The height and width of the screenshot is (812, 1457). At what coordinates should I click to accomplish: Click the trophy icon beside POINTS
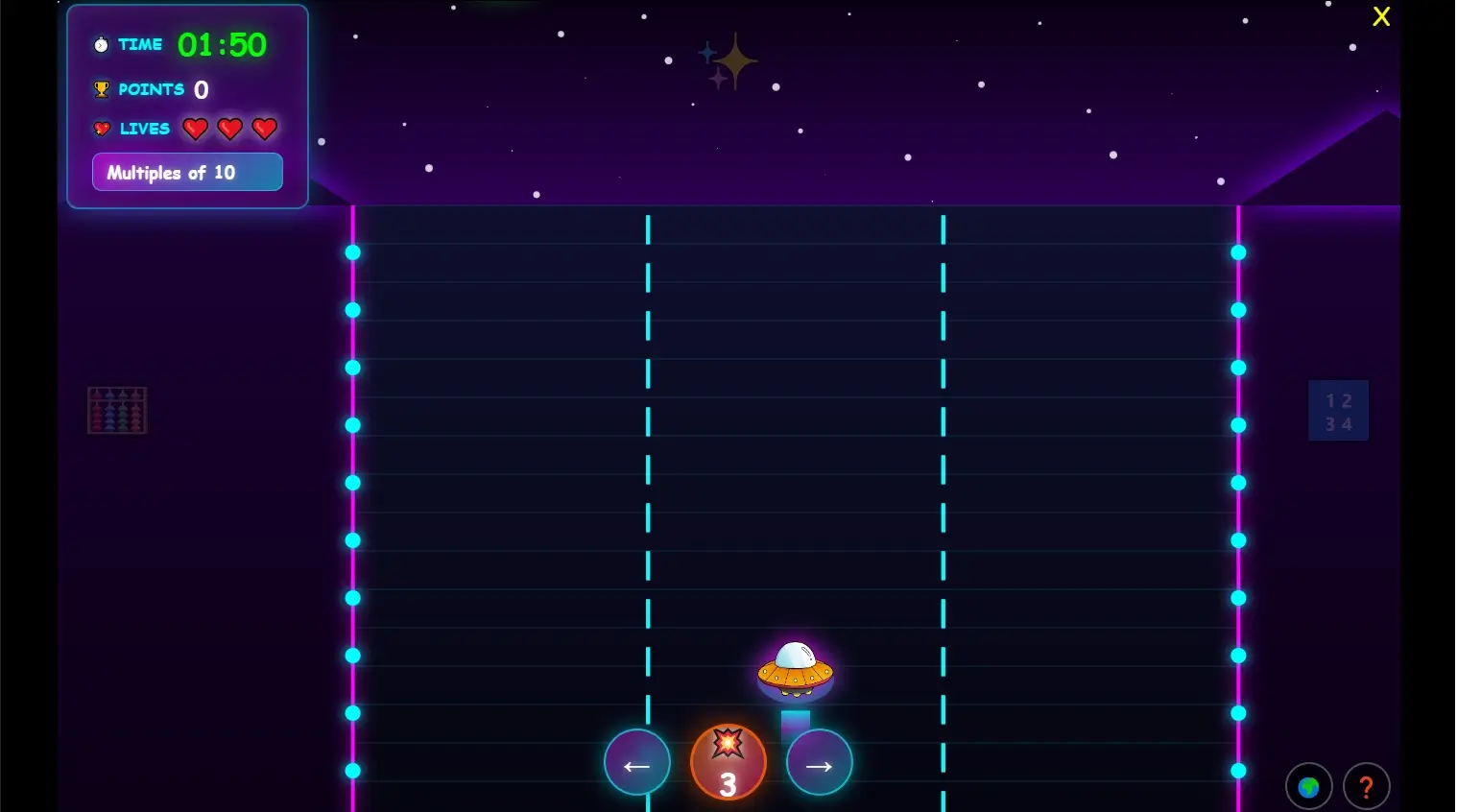[x=100, y=88]
